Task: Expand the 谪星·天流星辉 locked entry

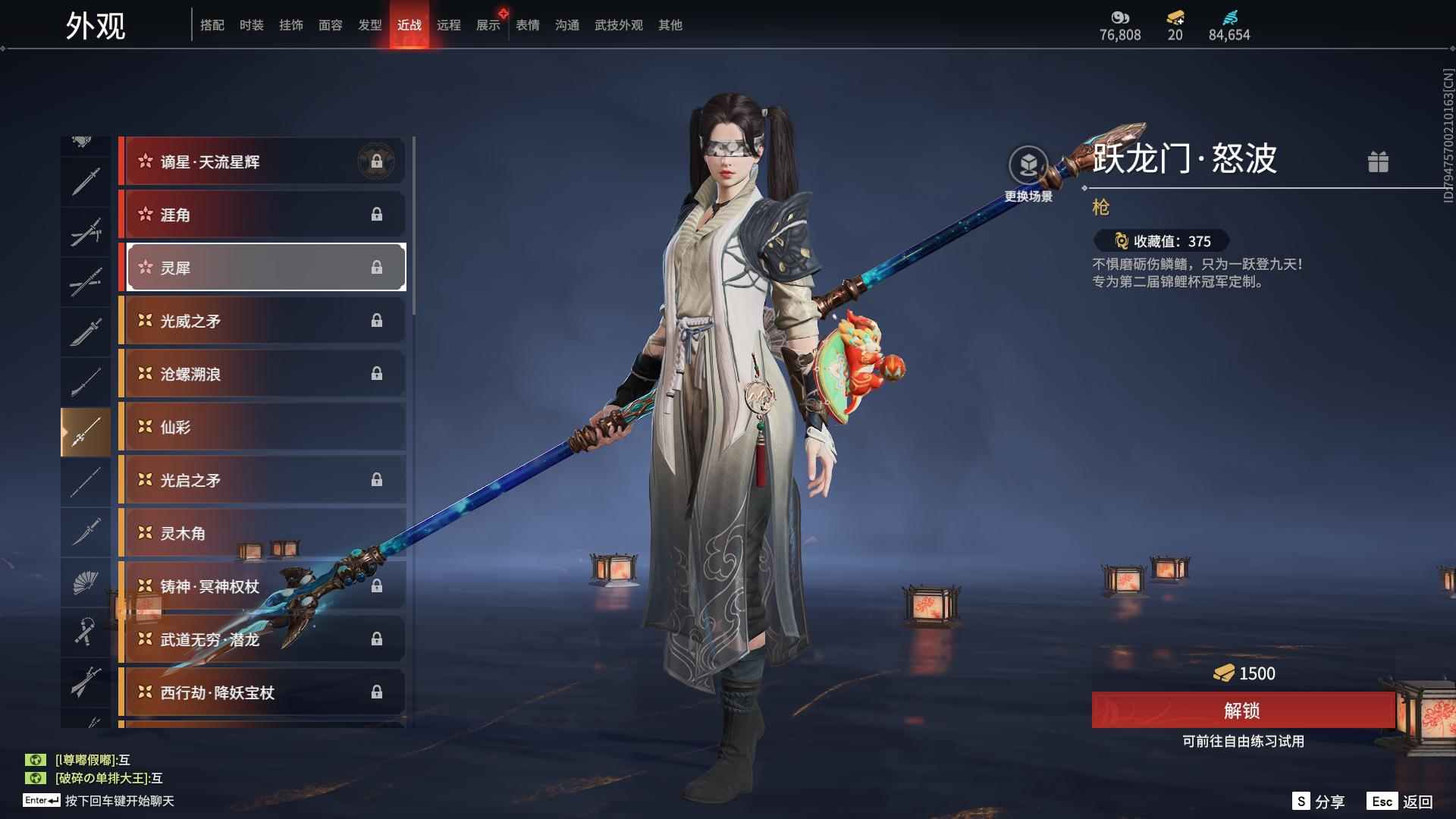Action: point(262,161)
